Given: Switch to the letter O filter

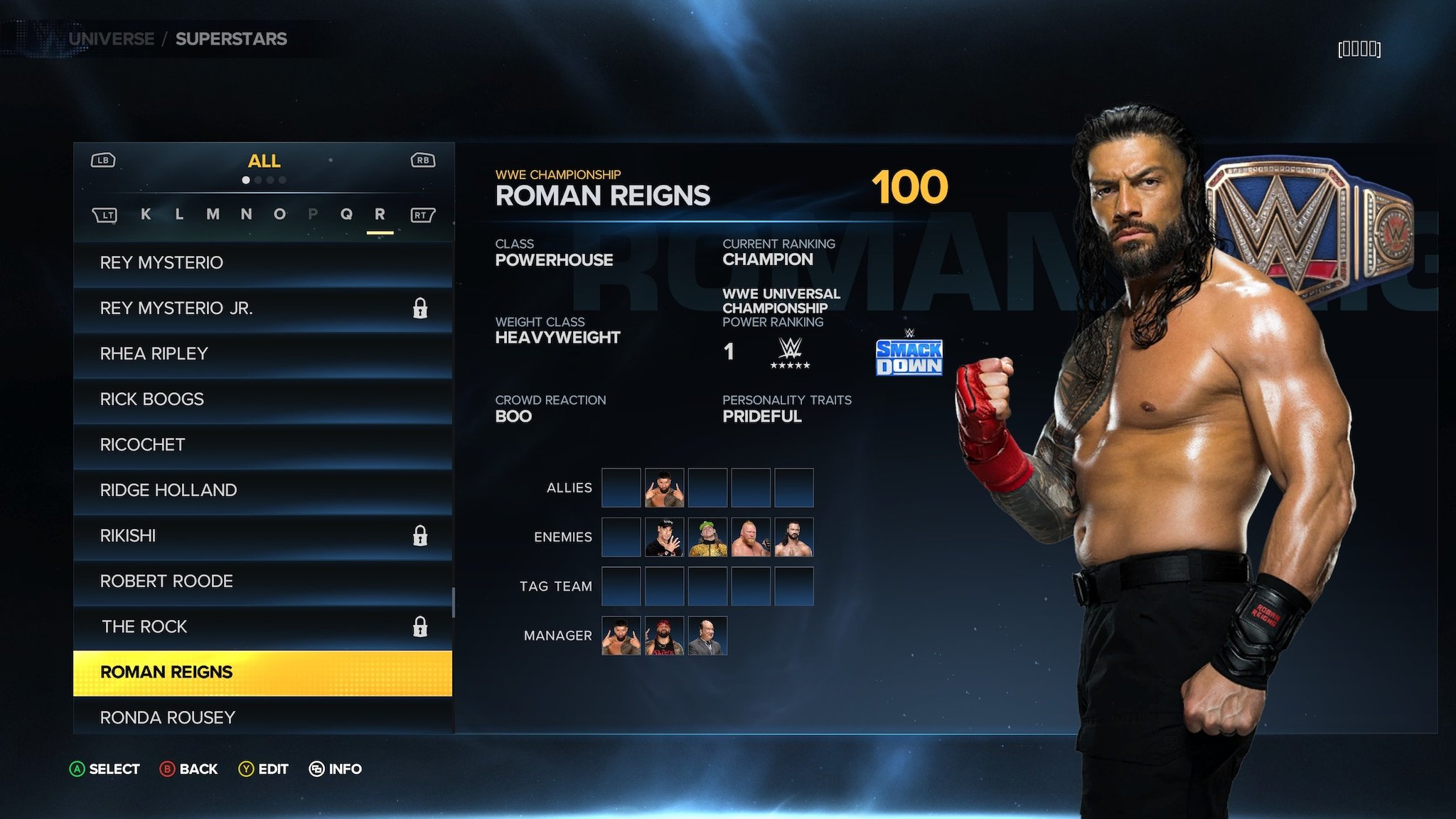Looking at the screenshot, I should [279, 214].
